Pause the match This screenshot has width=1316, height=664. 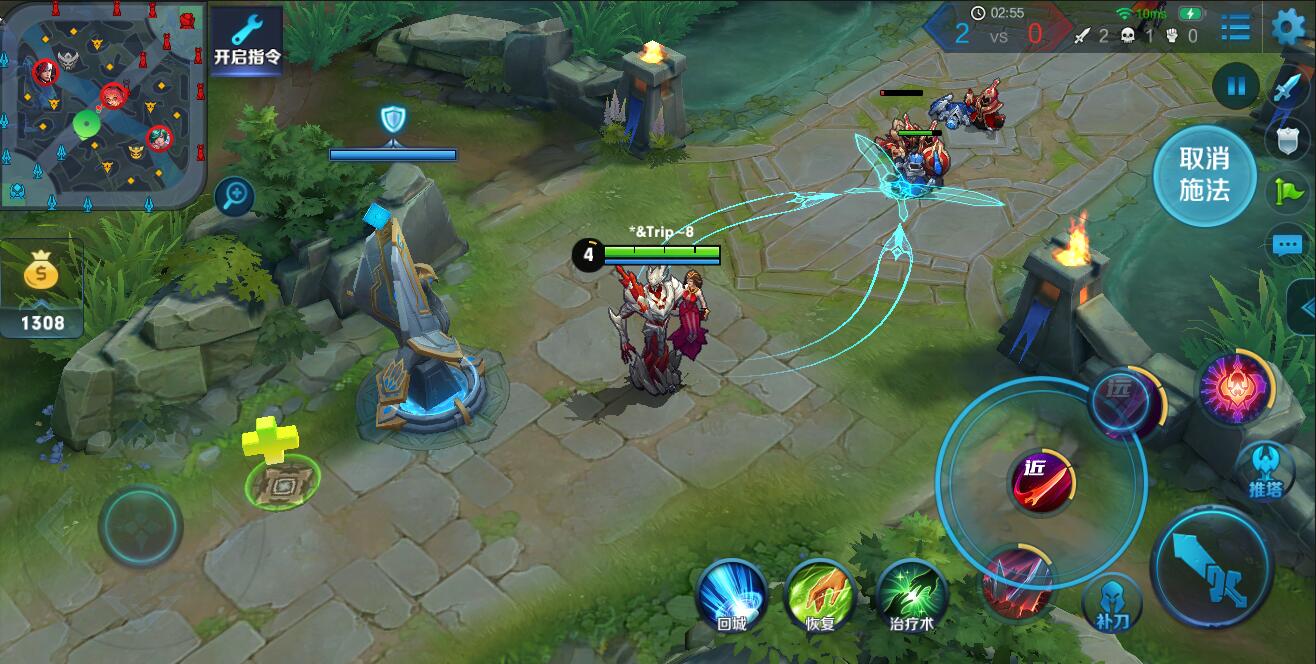[1236, 86]
